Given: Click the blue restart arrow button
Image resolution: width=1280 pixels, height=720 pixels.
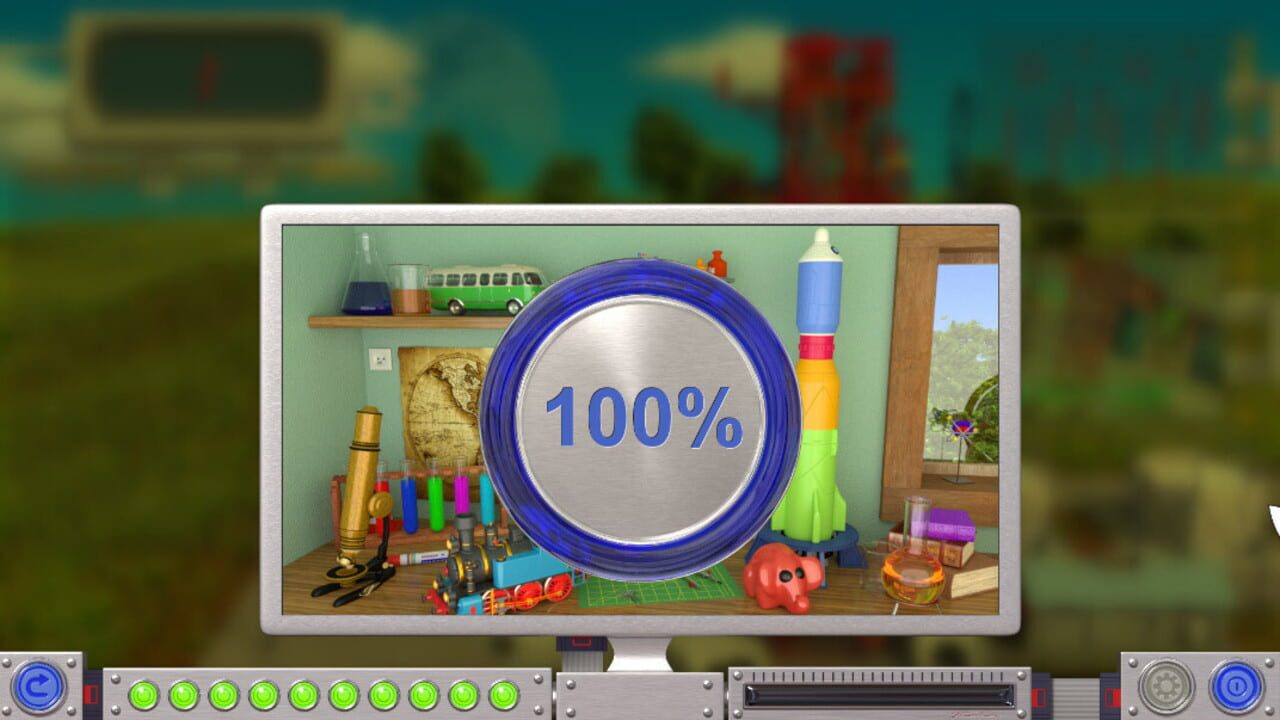Looking at the screenshot, I should 38,688.
